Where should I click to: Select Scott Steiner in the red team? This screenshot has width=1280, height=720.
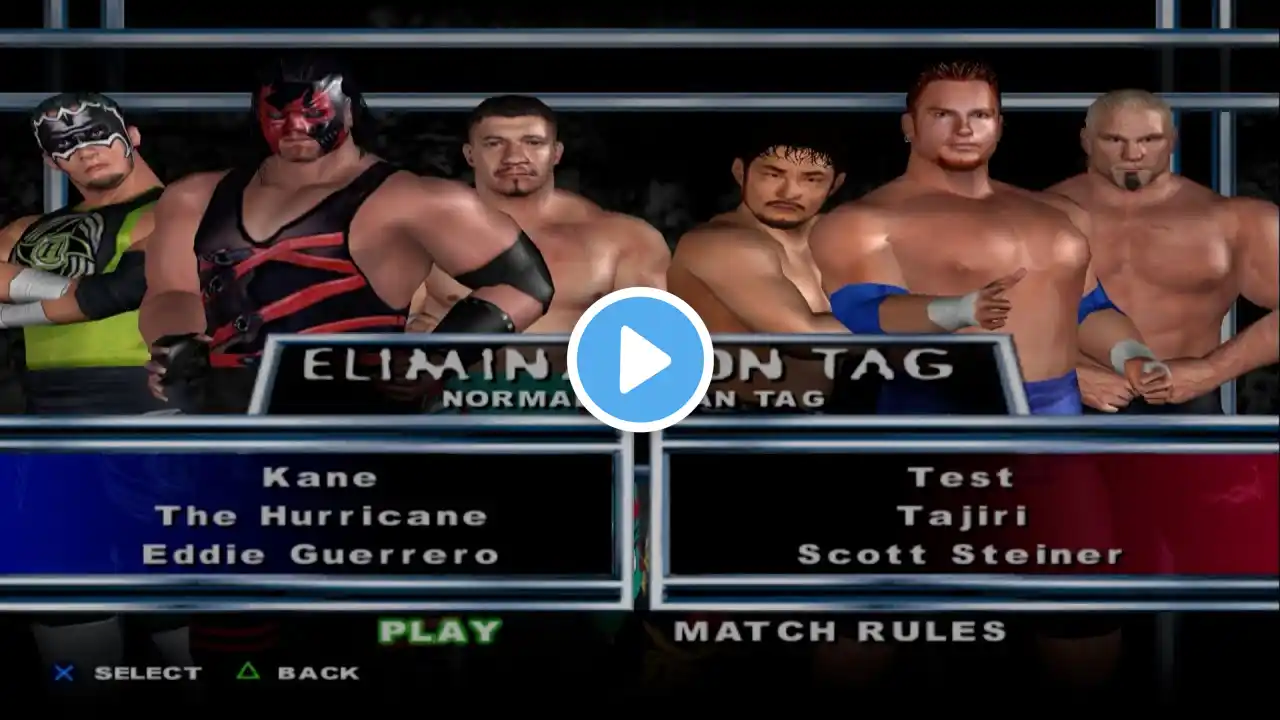(x=960, y=555)
